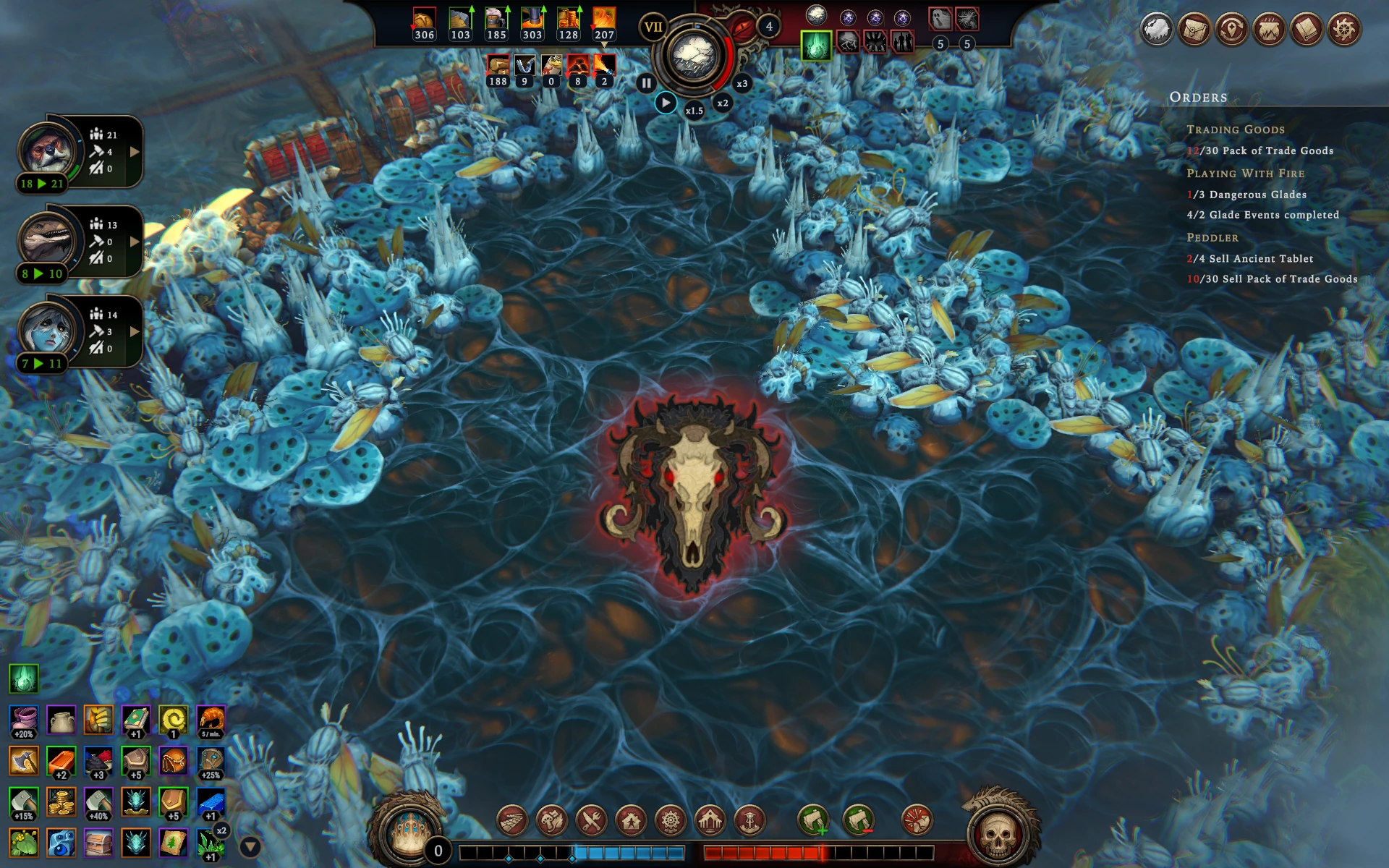The height and width of the screenshot is (868, 1389).
Task: Open the envelope orders button
Action: (x=1194, y=30)
